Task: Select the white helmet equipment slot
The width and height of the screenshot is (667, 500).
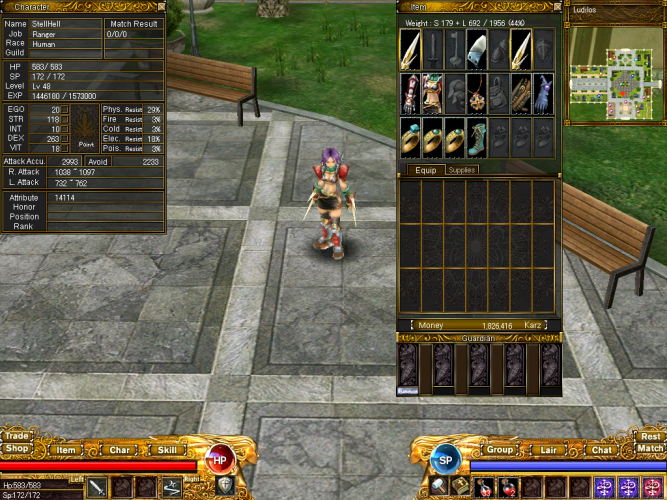Action: pyautogui.click(x=477, y=49)
